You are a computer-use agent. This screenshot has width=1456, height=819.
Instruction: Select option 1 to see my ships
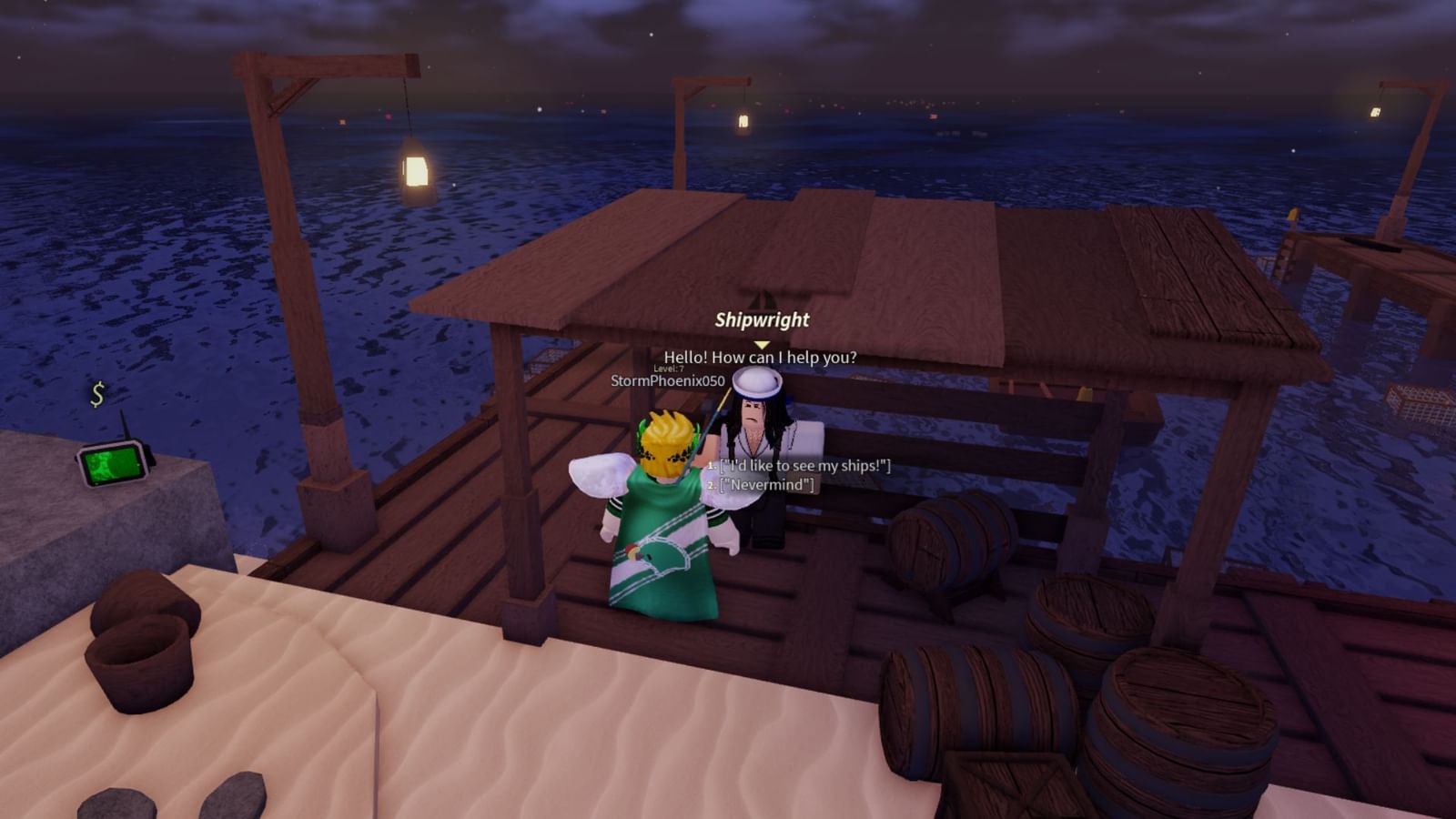pos(804,465)
